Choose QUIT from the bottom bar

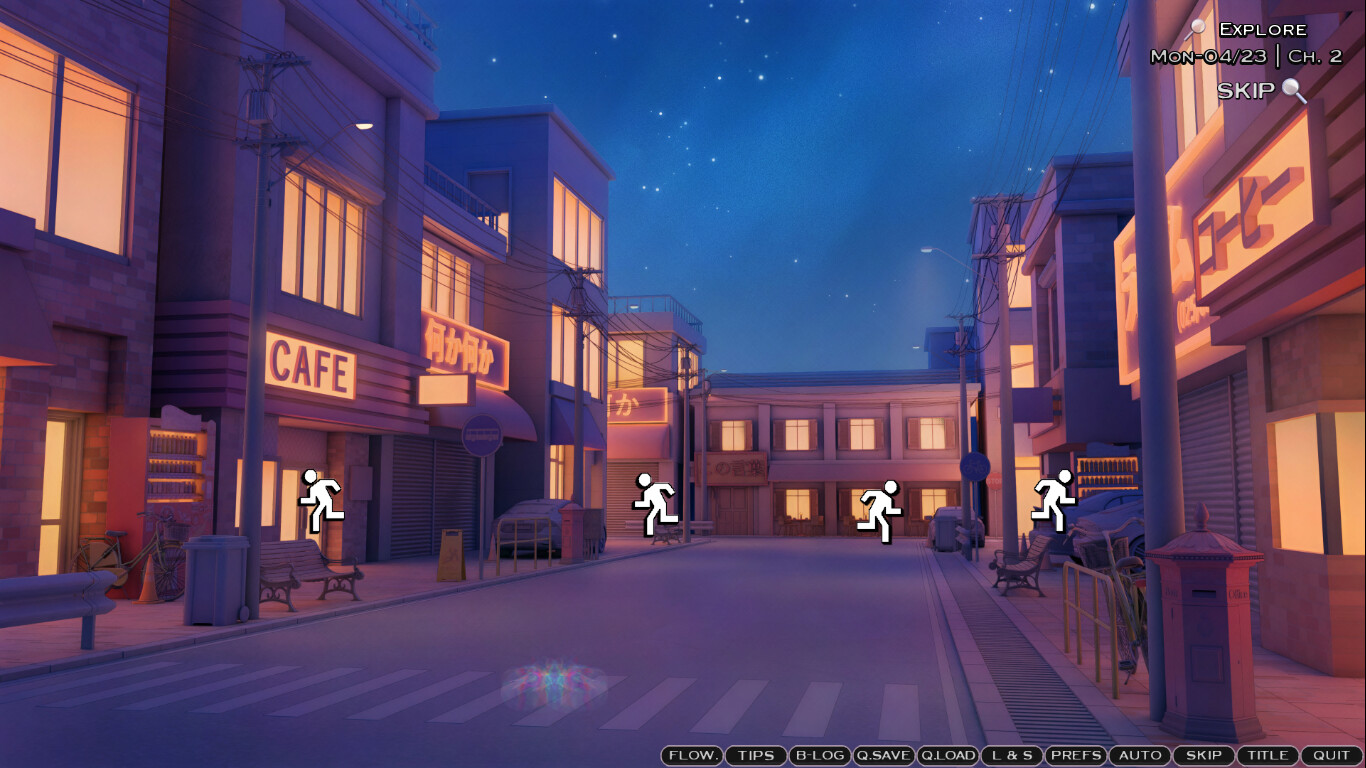tap(1331, 756)
